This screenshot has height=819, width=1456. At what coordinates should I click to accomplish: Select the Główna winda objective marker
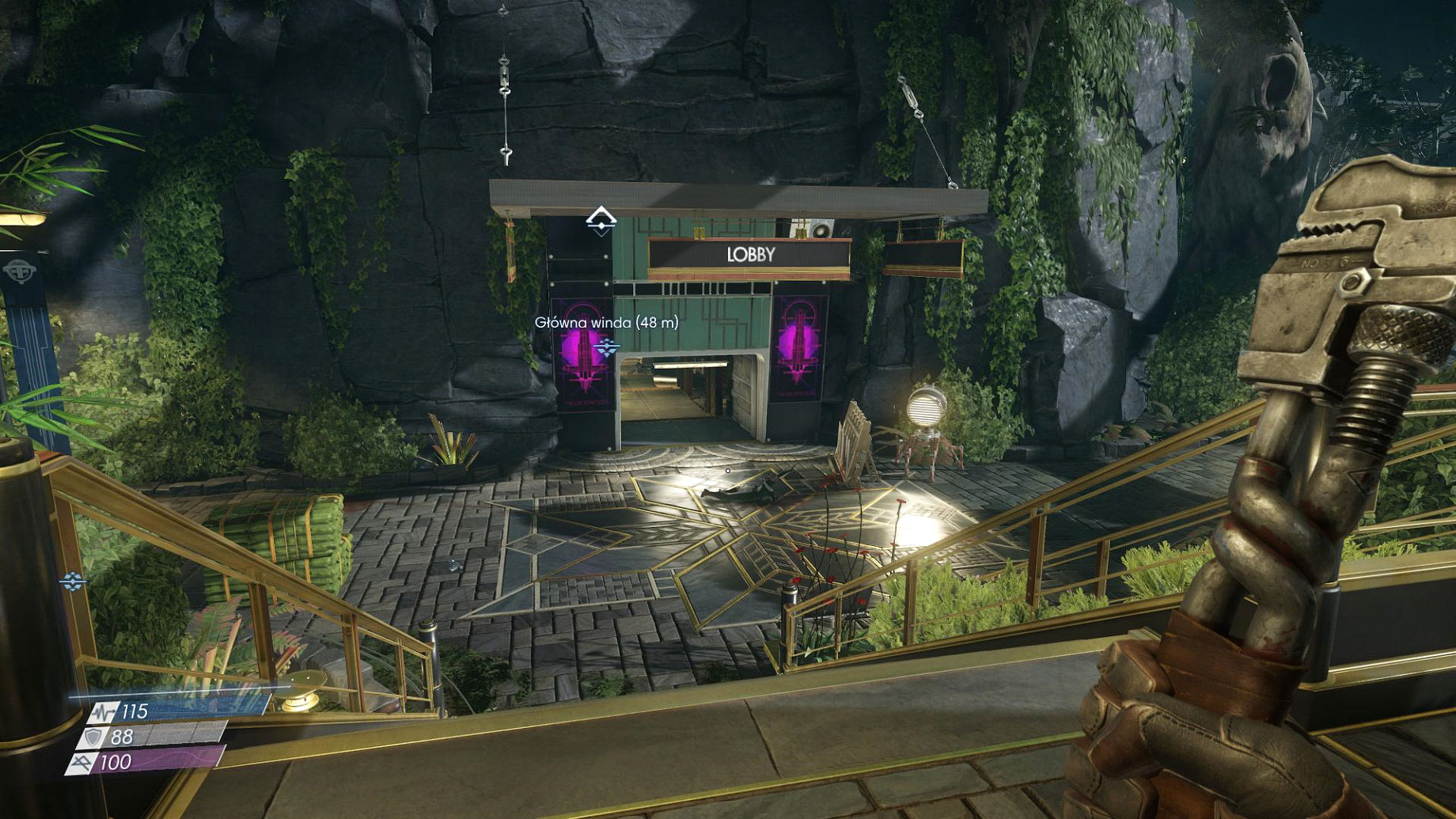point(607,347)
